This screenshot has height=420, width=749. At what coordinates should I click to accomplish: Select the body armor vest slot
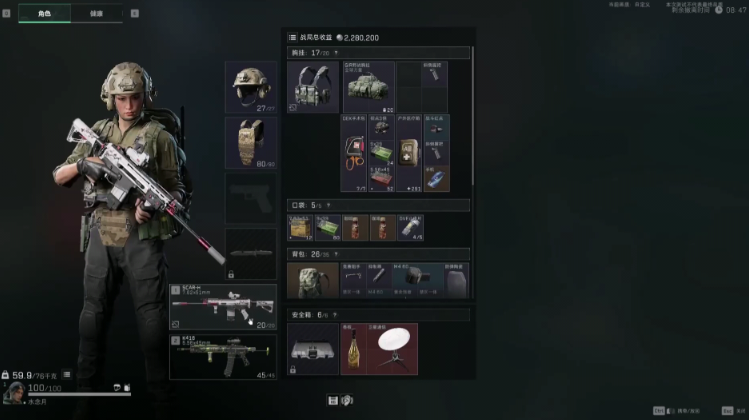(x=250, y=141)
